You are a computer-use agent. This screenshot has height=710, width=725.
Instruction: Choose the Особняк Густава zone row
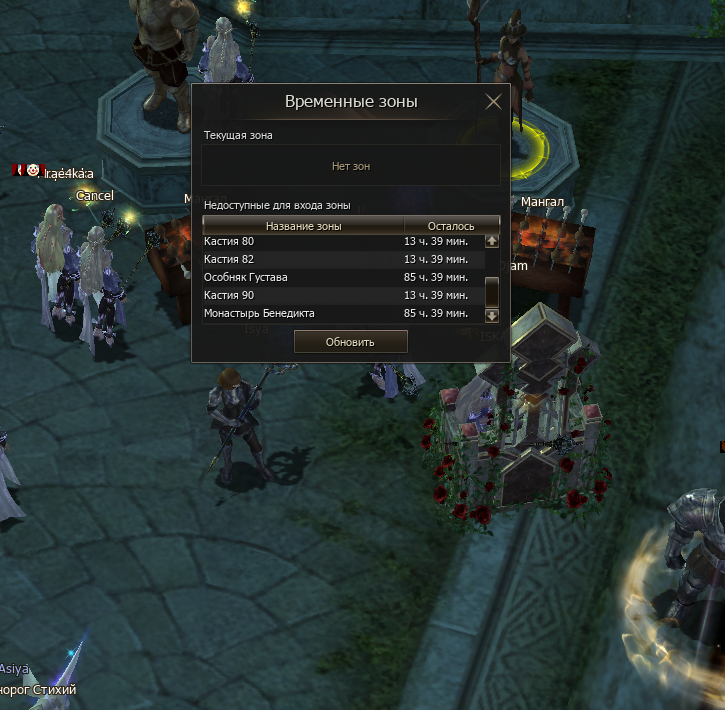(340, 277)
